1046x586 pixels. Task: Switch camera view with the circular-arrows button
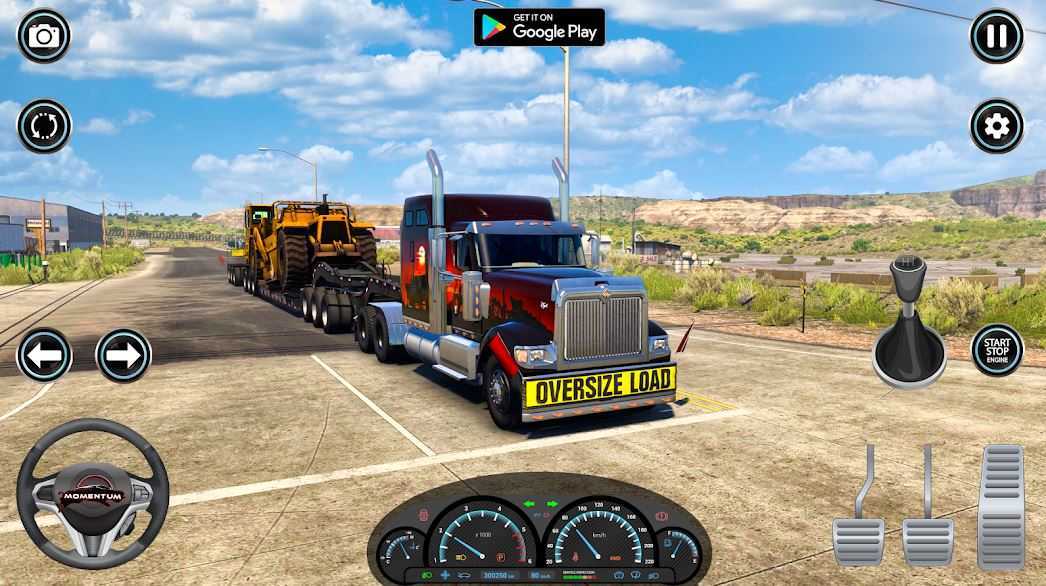[x=44, y=126]
